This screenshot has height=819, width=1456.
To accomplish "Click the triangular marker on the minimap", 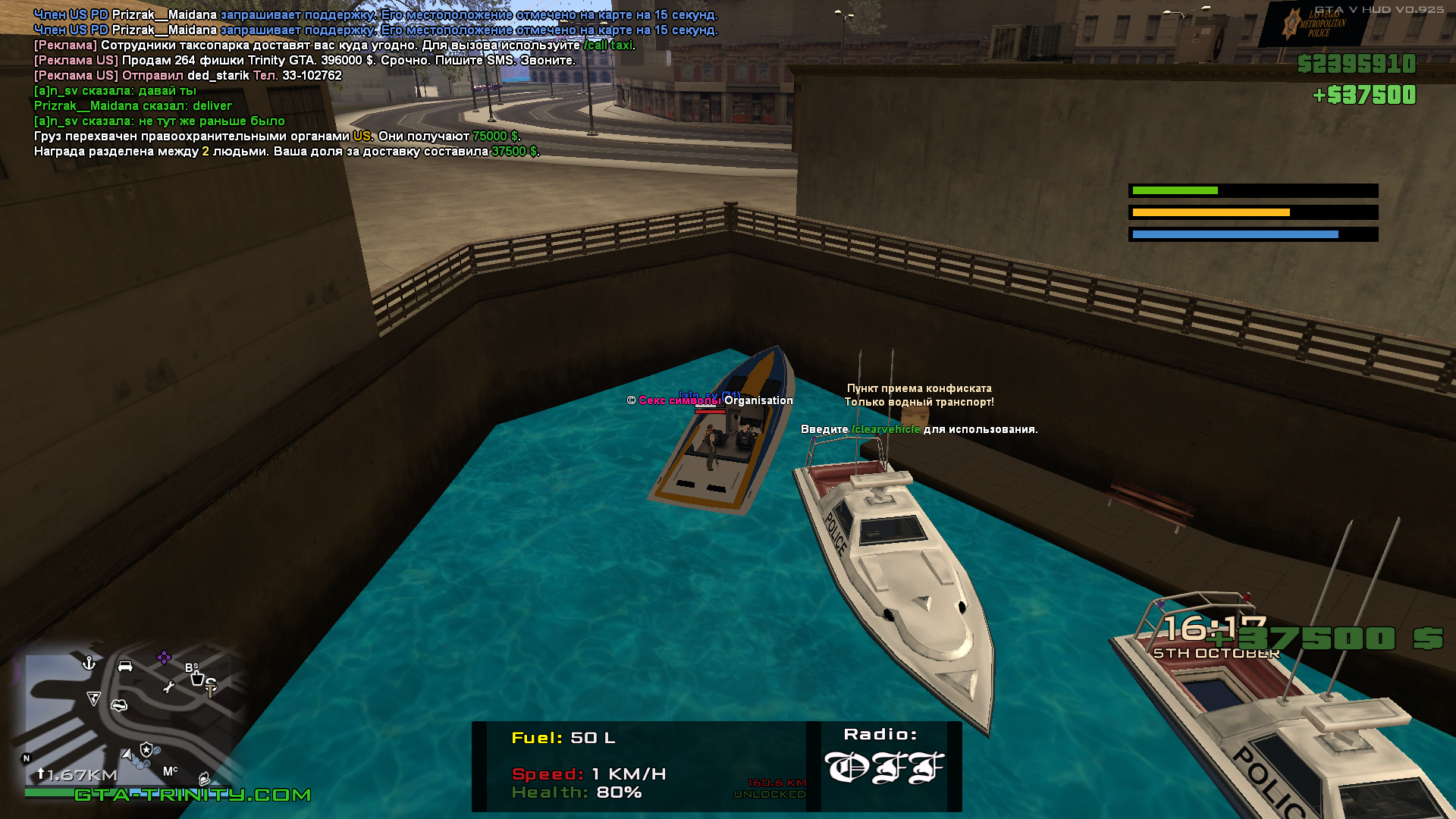I will click(x=93, y=698).
